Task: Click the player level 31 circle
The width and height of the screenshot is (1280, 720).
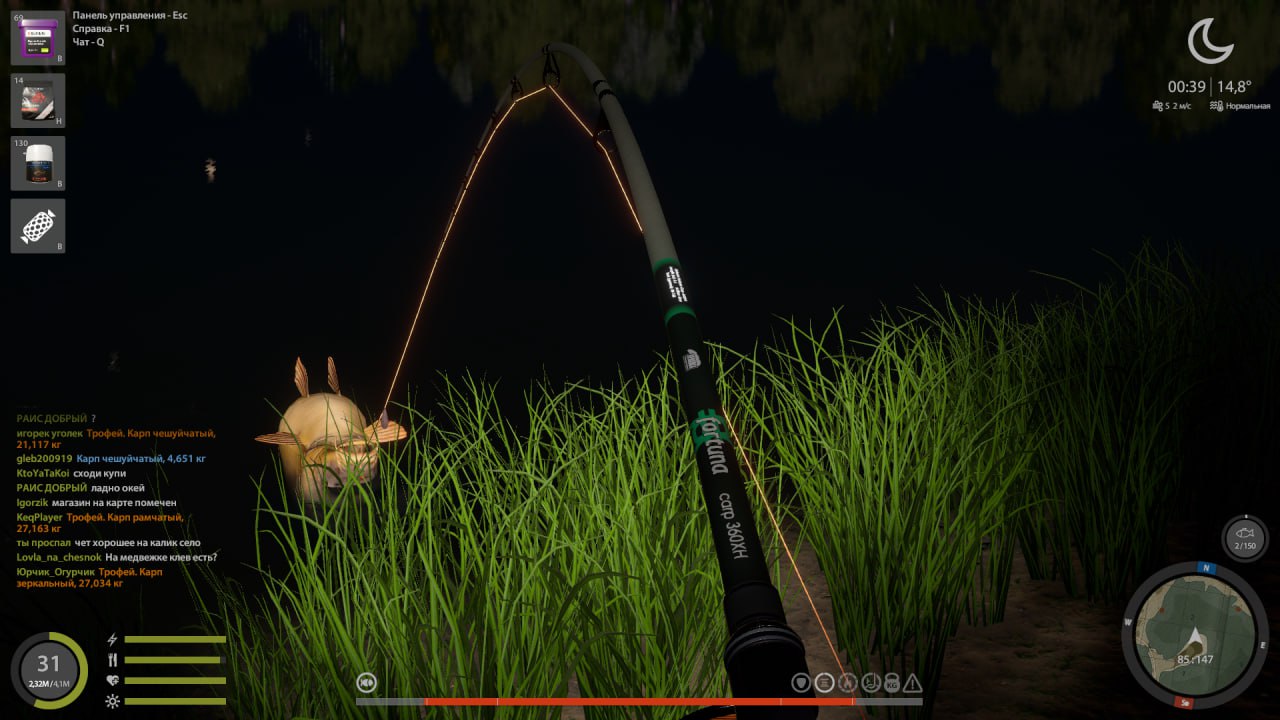Action: tap(48, 670)
